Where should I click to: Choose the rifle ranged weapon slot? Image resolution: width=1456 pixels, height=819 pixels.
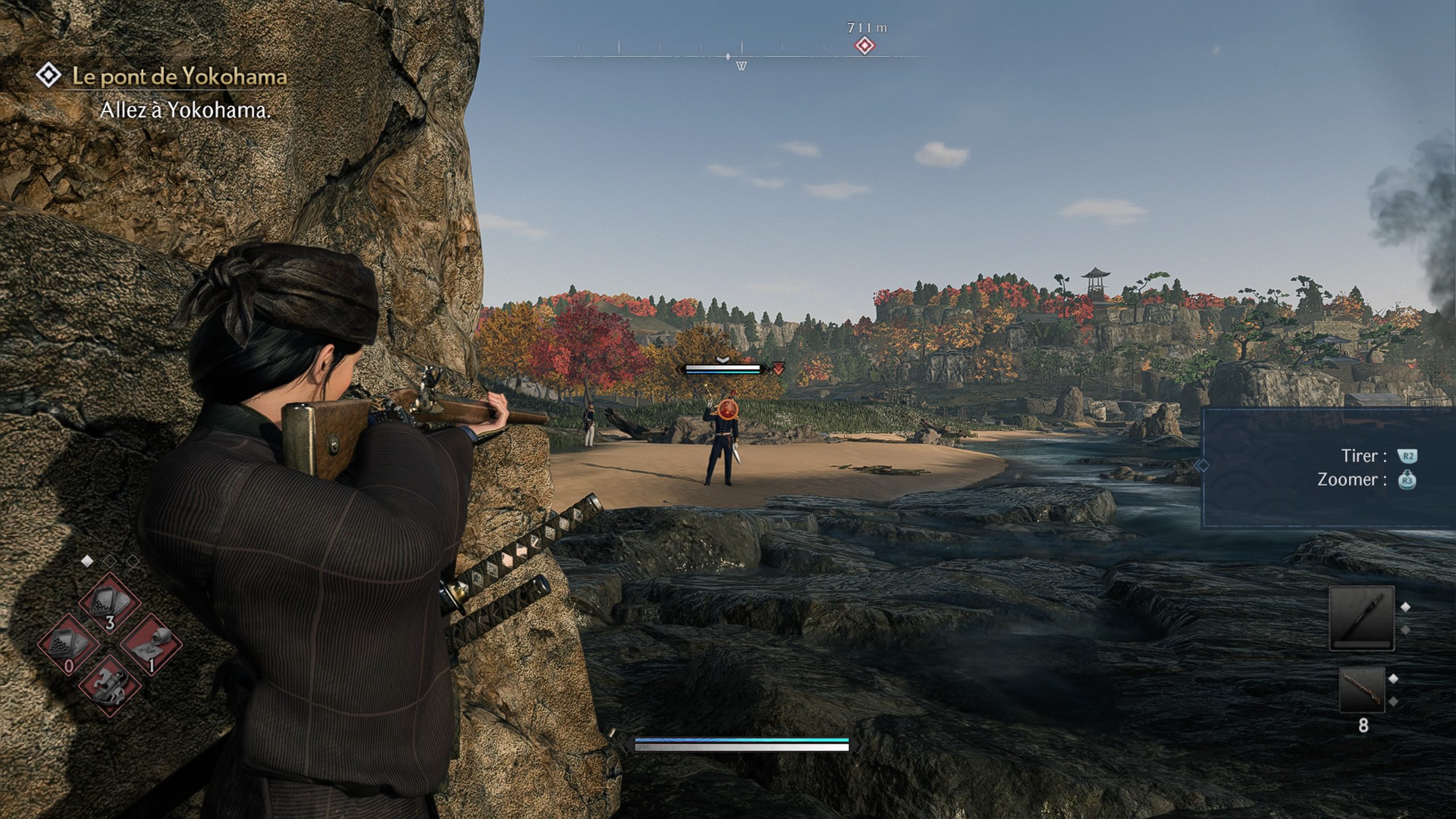pos(1362,689)
